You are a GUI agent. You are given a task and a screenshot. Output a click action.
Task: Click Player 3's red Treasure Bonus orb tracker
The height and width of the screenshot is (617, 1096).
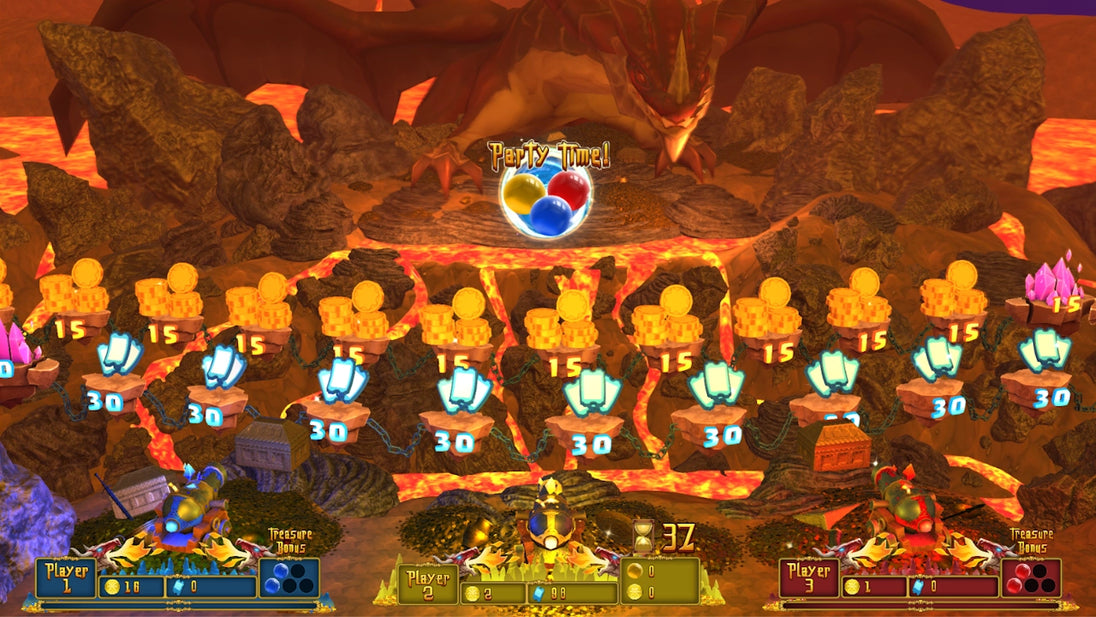1031,578
